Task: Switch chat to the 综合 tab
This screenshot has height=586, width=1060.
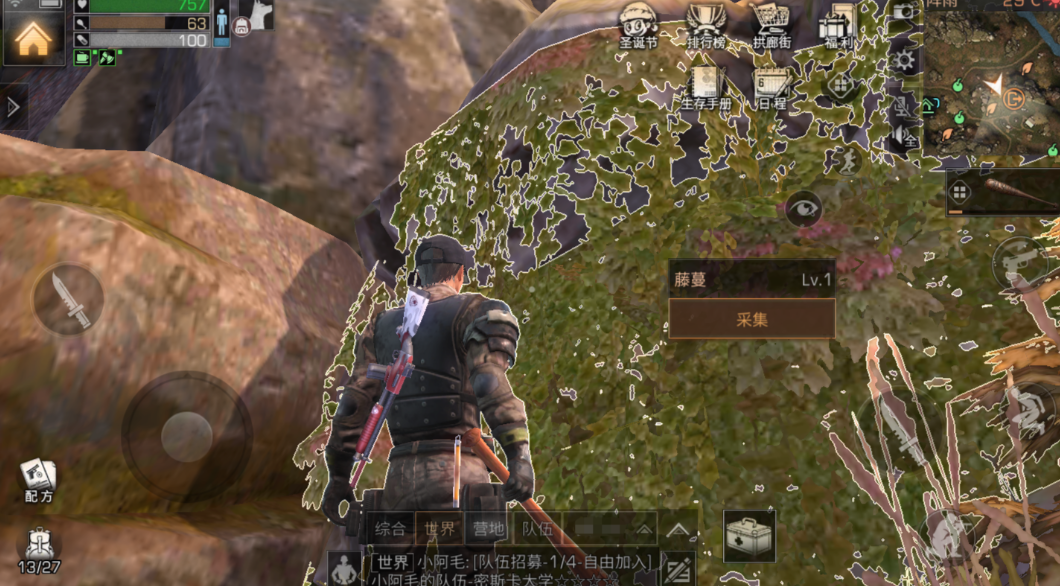Action: [x=390, y=529]
